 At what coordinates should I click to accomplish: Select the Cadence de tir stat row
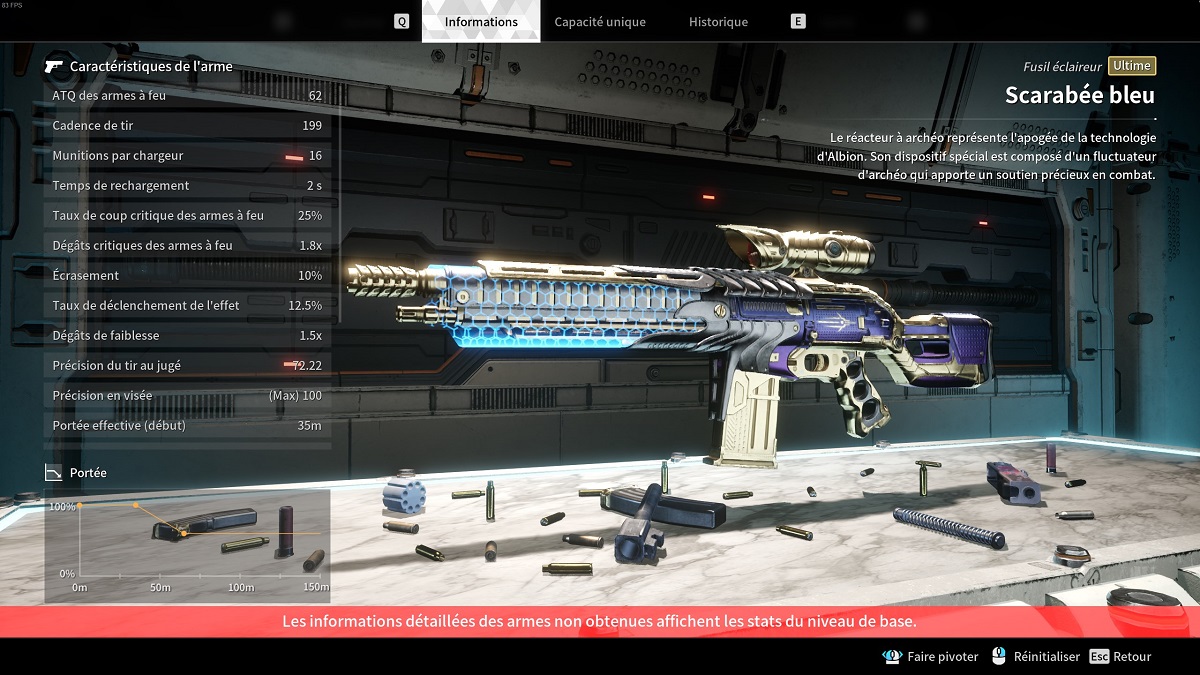coord(187,126)
